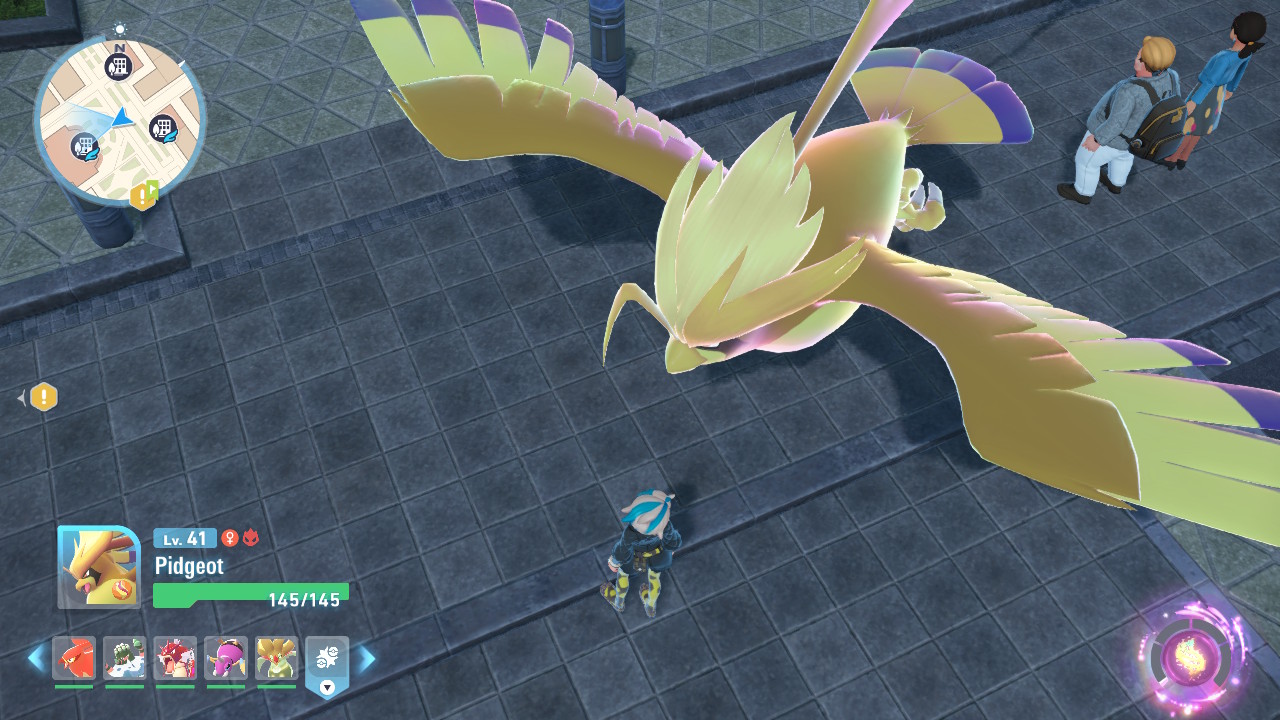This screenshot has width=1280, height=720.
Task: Choose the yellow-green Pokémon party slot
Action: click(x=276, y=658)
